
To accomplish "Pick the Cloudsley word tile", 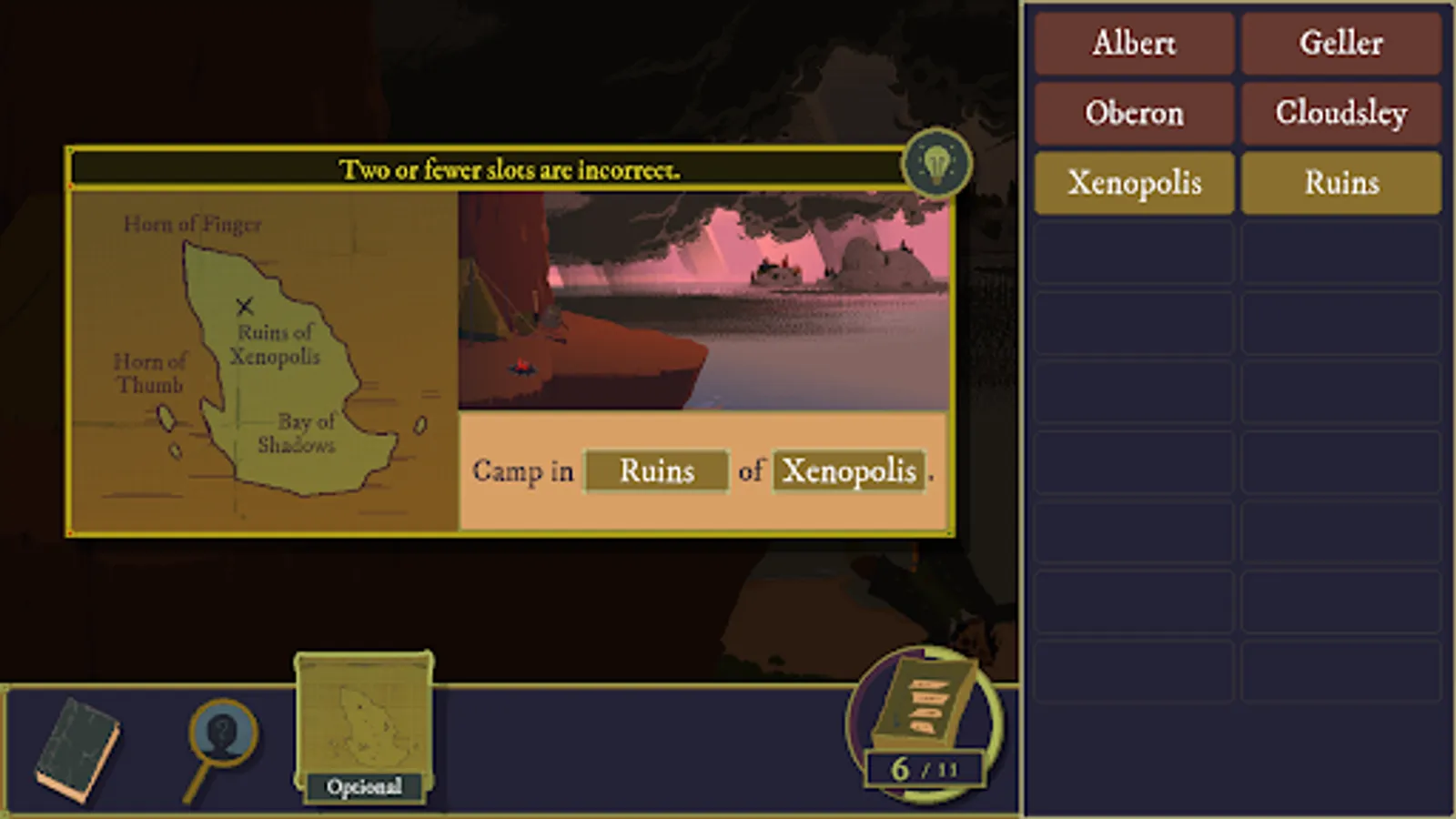I will [x=1341, y=113].
